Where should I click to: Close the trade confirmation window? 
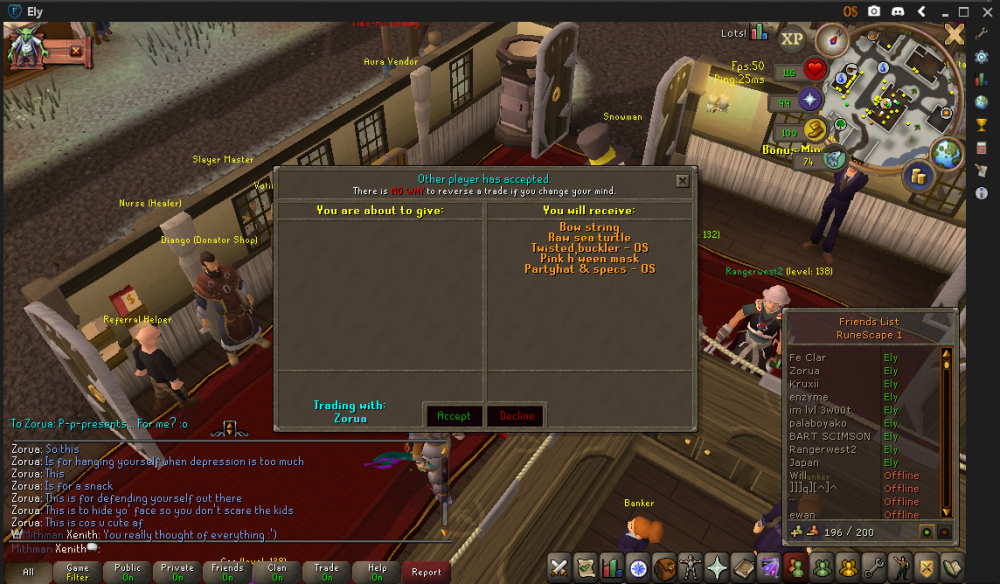click(x=682, y=181)
